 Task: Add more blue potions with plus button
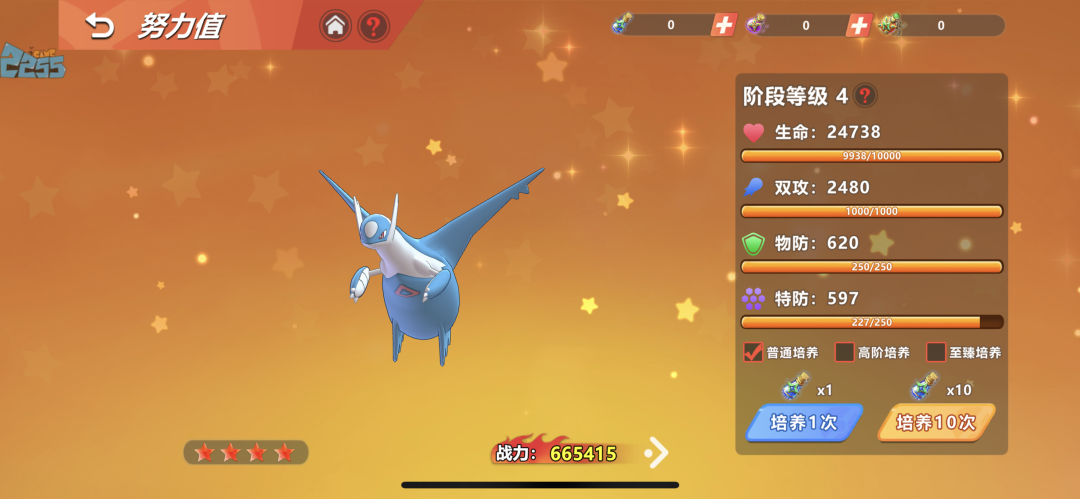(x=723, y=25)
